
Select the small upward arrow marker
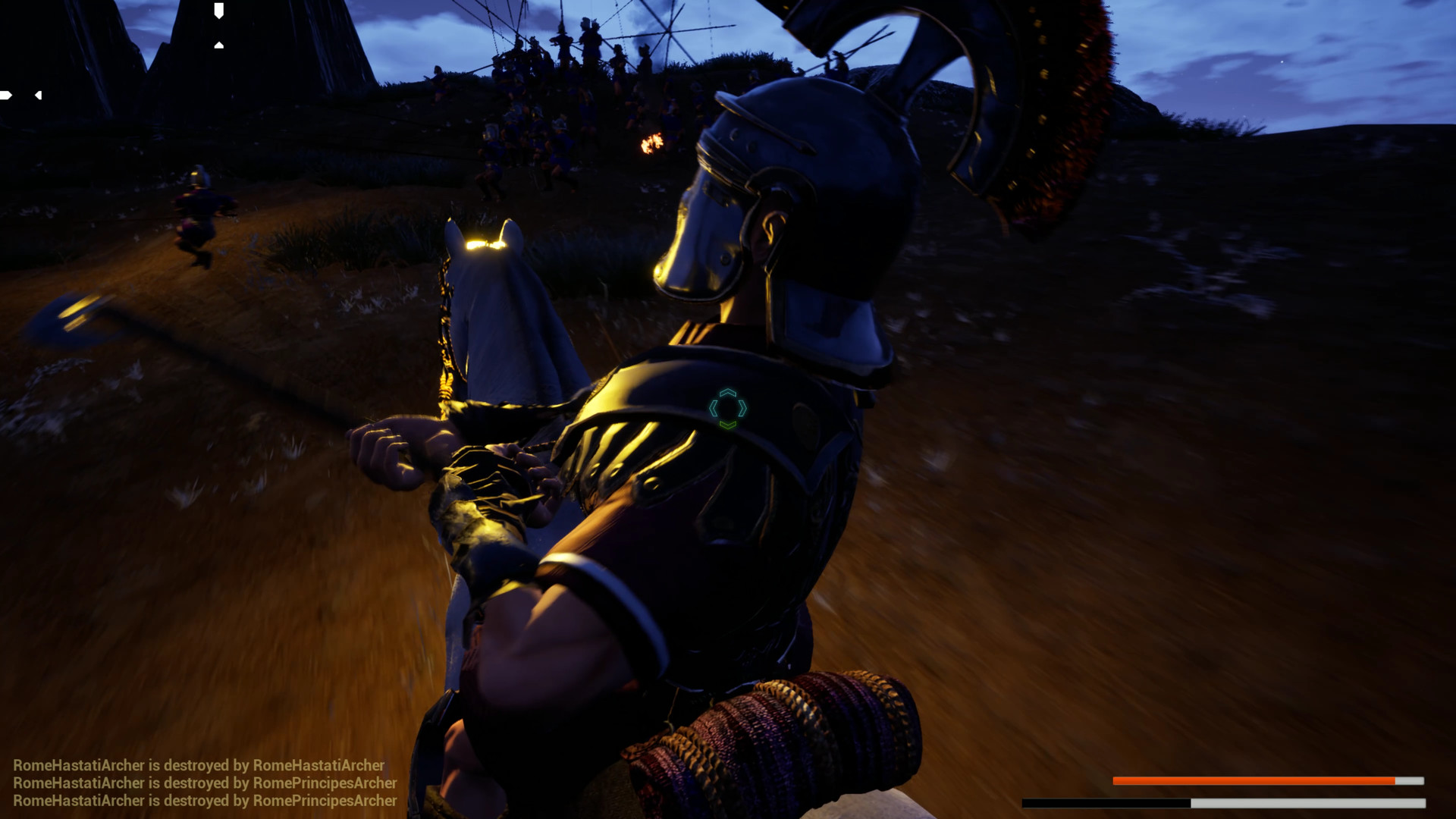point(219,45)
